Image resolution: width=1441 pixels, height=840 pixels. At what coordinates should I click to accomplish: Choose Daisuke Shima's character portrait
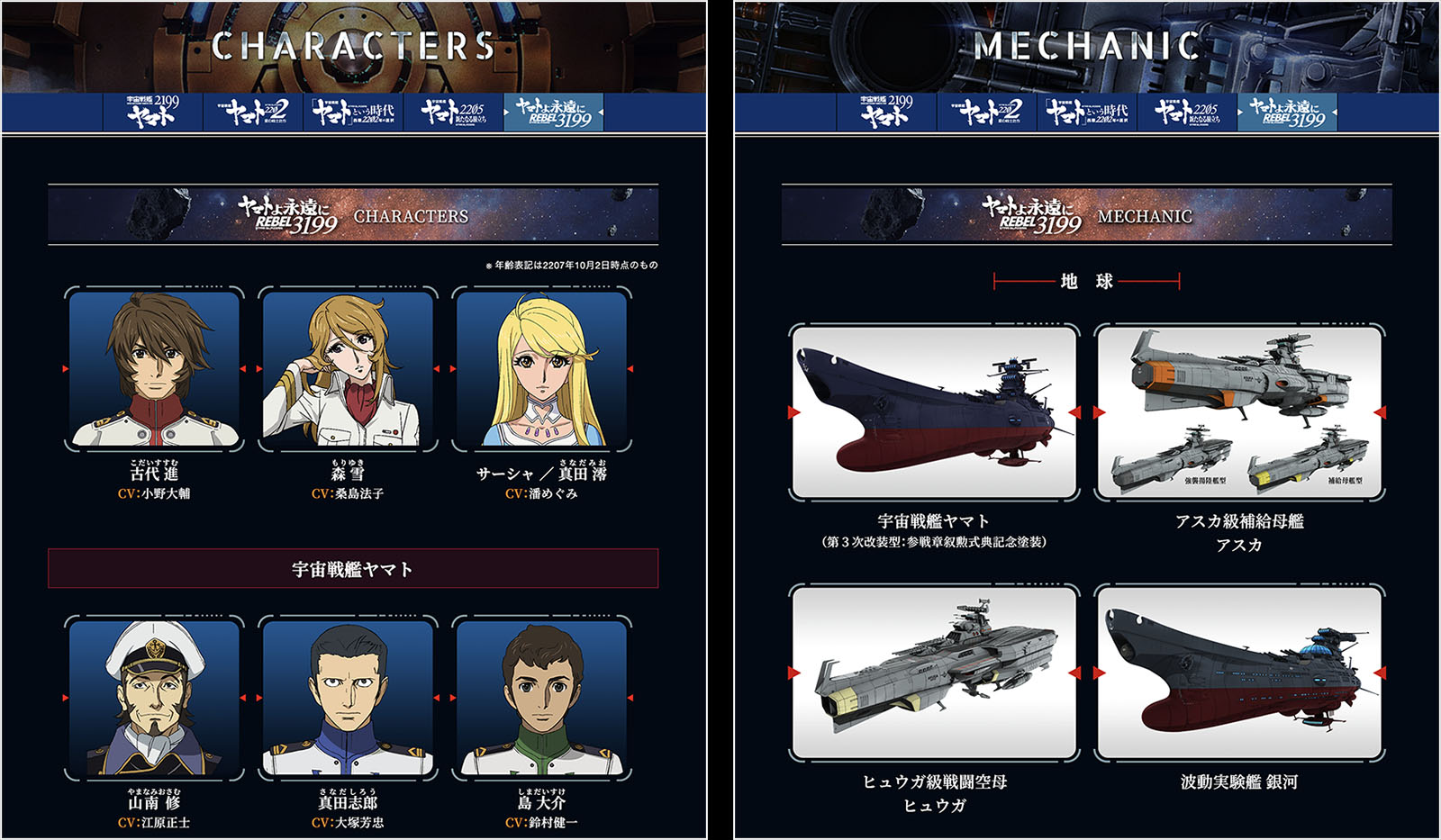click(x=541, y=698)
